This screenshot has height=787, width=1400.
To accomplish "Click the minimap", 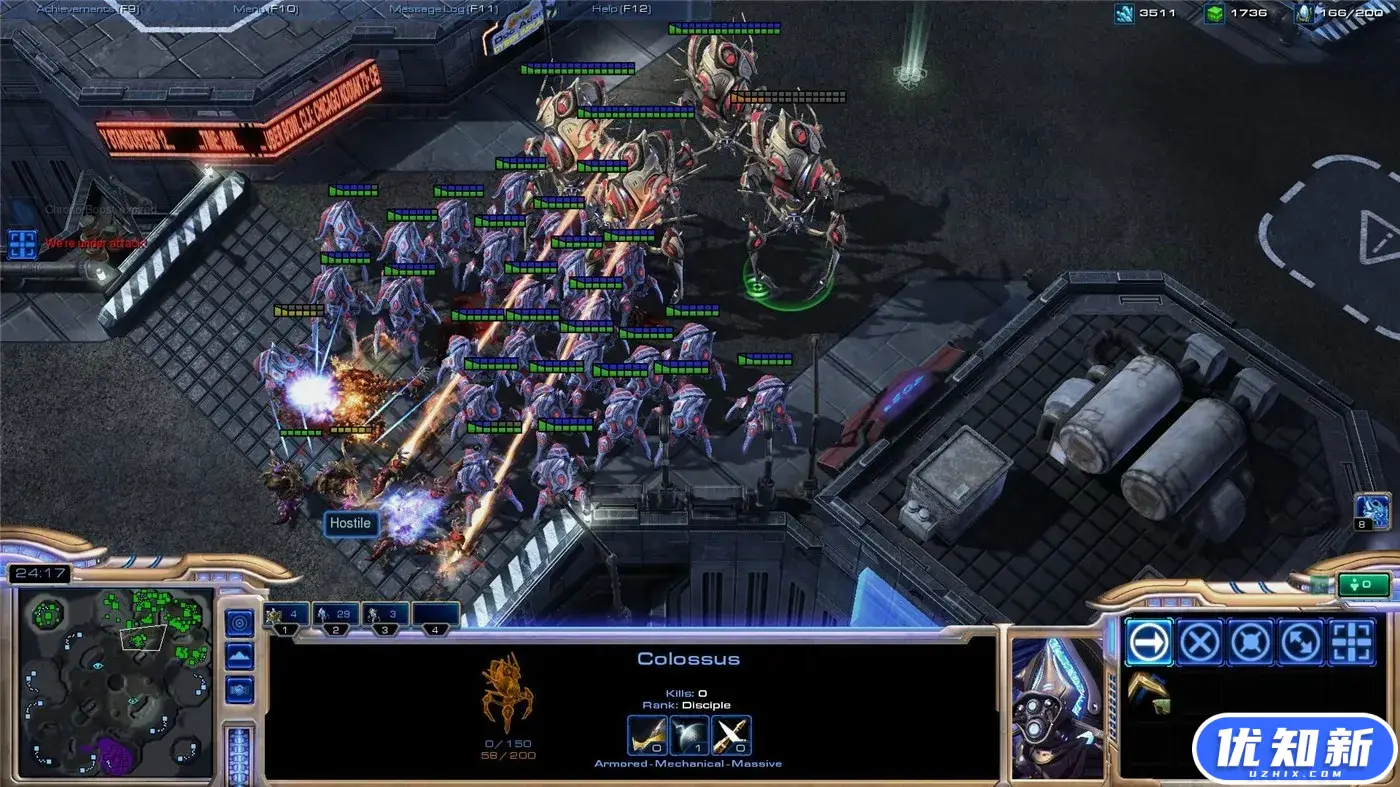I will pos(114,682).
